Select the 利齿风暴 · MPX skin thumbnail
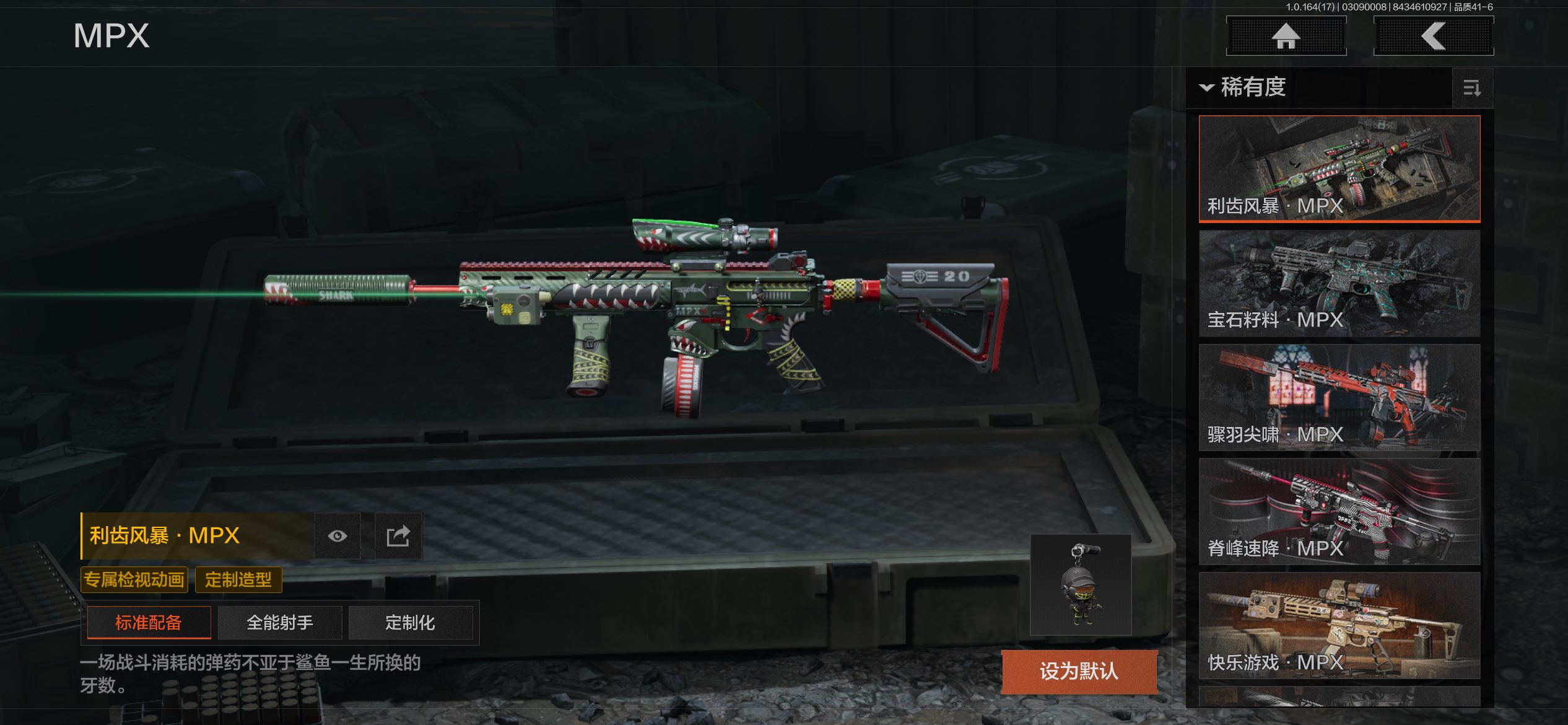The image size is (1568, 725). click(x=1339, y=169)
